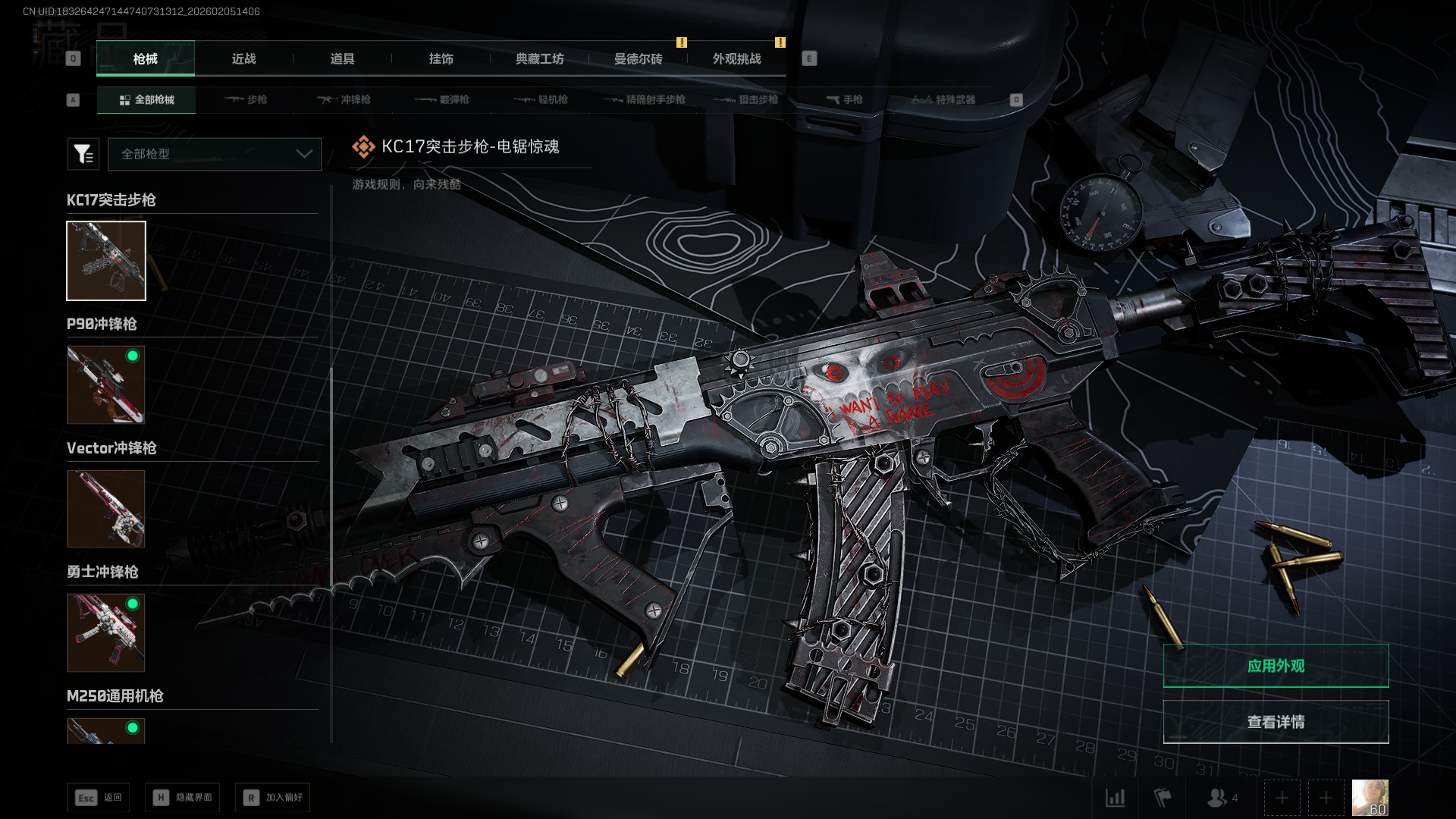
Task: Show the 外观挑战 tab
Action: (x=736, y=59)
